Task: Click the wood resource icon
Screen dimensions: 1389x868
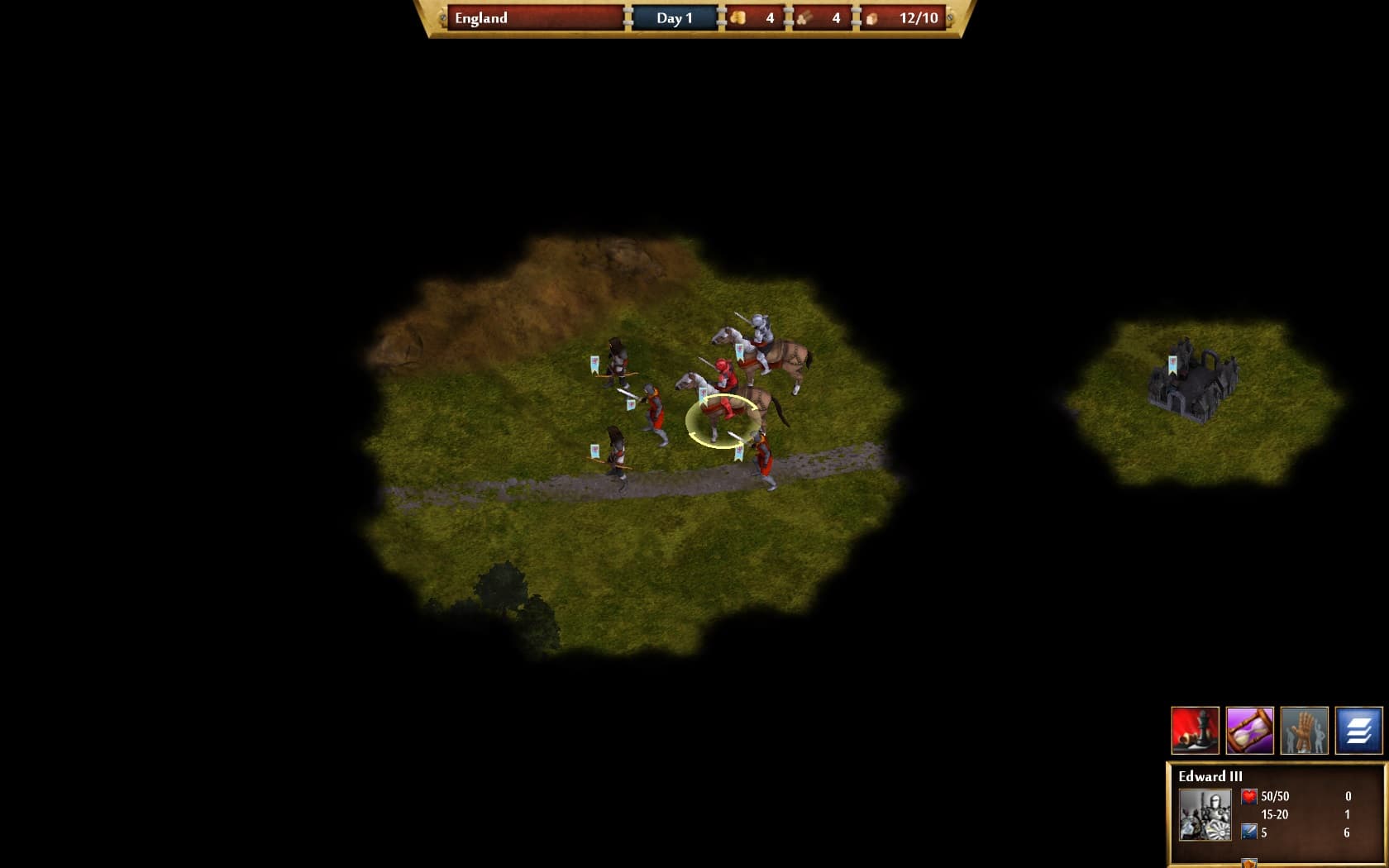Action: coord(804,17)
